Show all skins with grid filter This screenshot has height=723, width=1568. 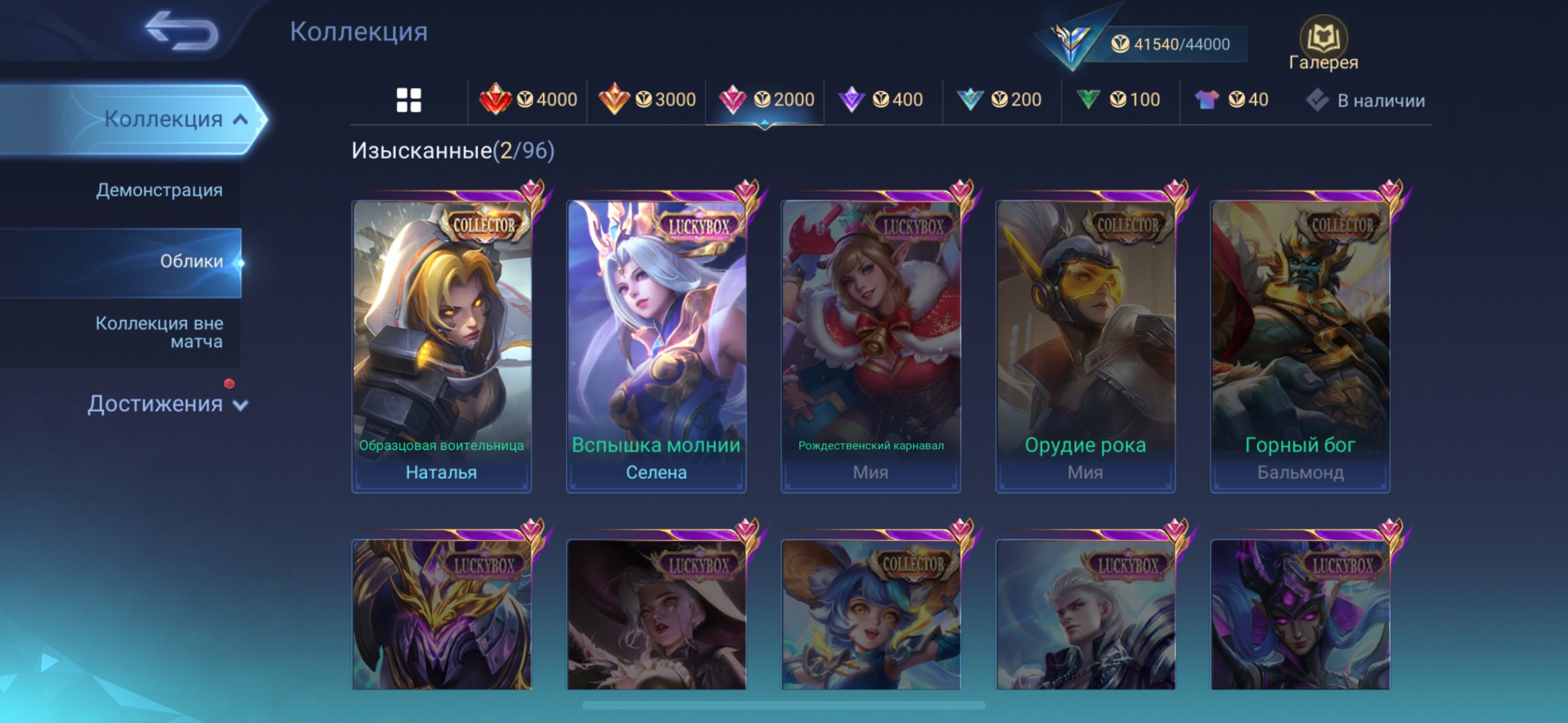408,100
